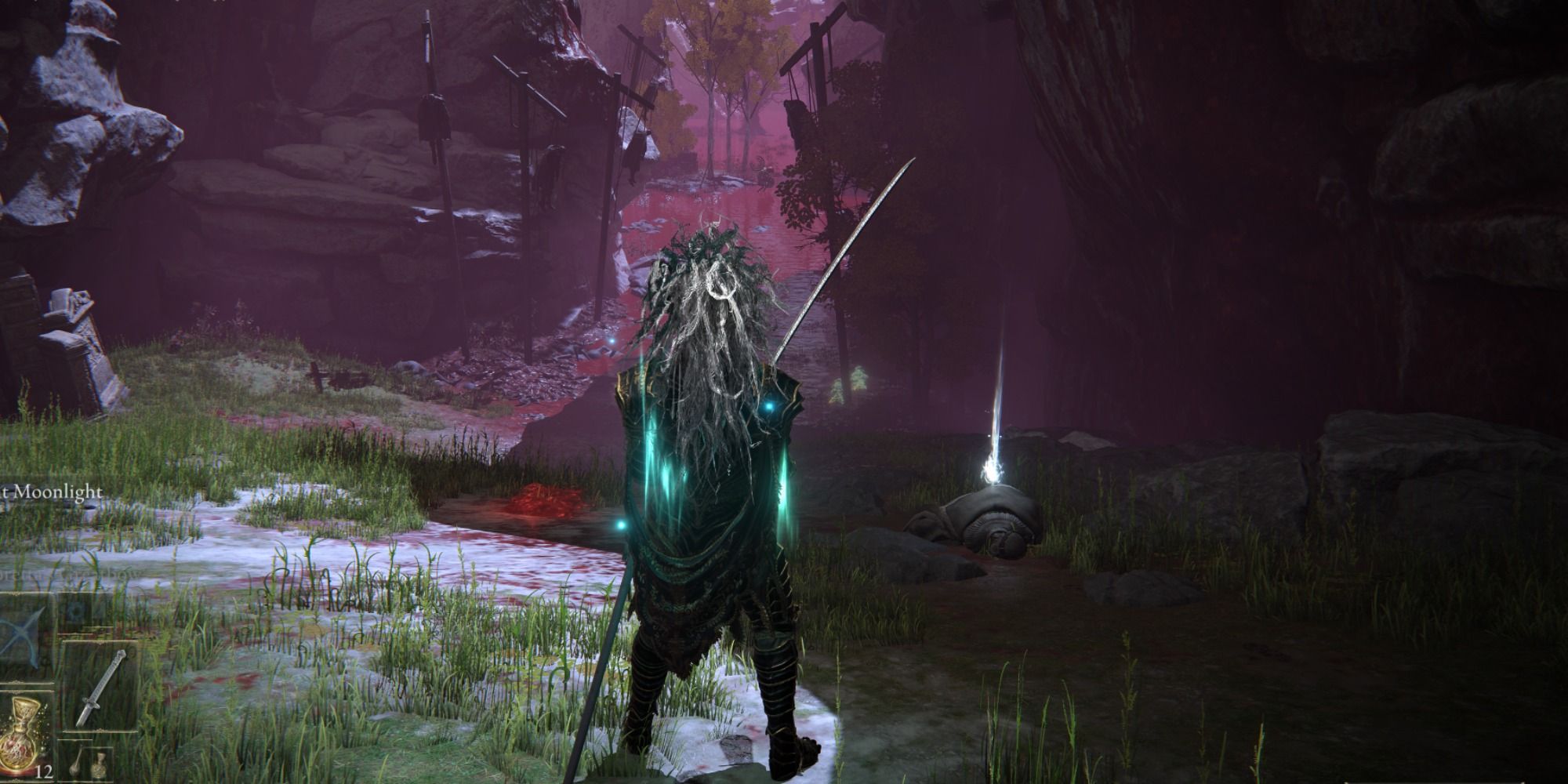The width and height of the screenshot is (1568, 784).
Task: Click the Crimson Flask icon in the HUD
Action: [x=20, y=729]
